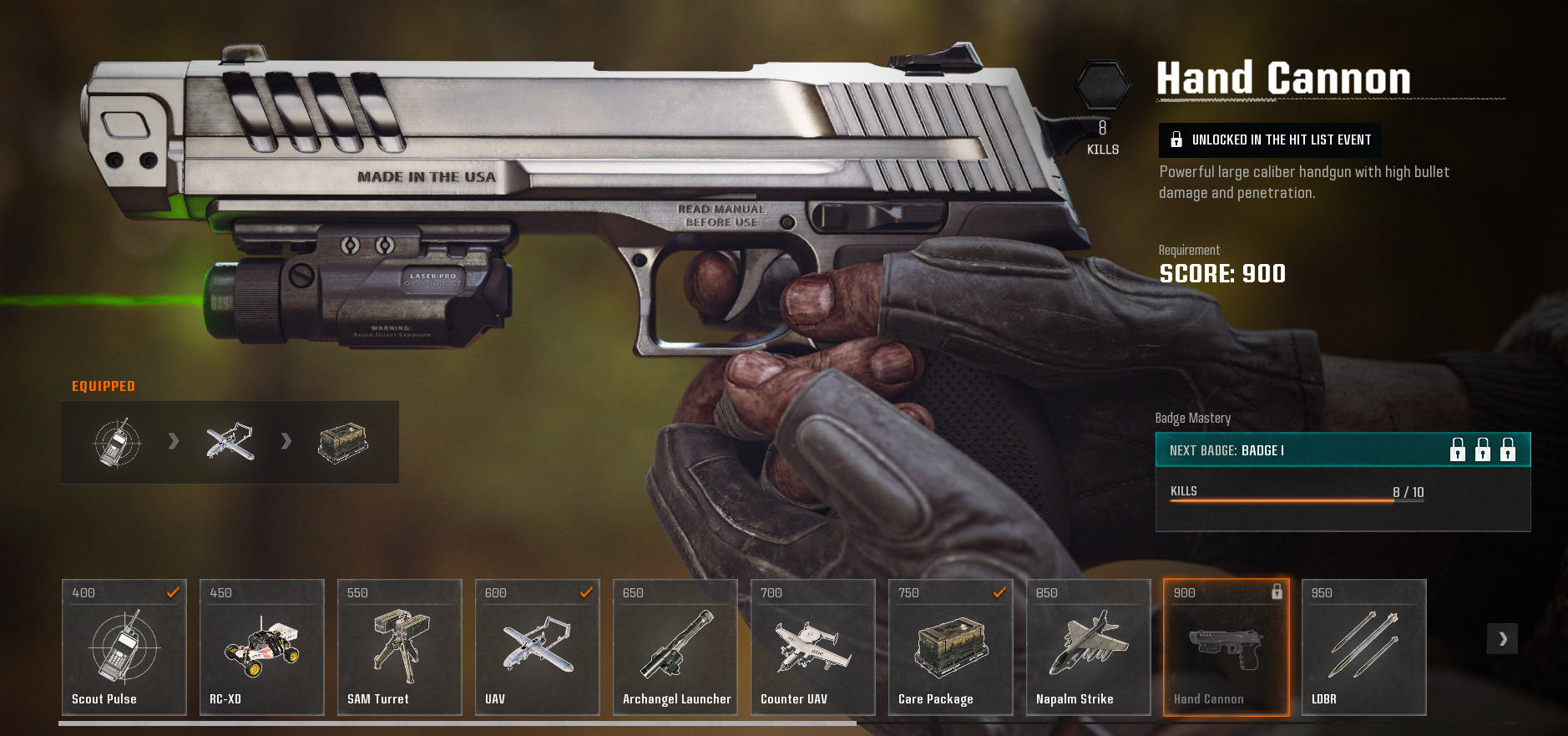Select the UAV scorestreak tile
This screenshot has width=1568, height=736.
[538, 647]
